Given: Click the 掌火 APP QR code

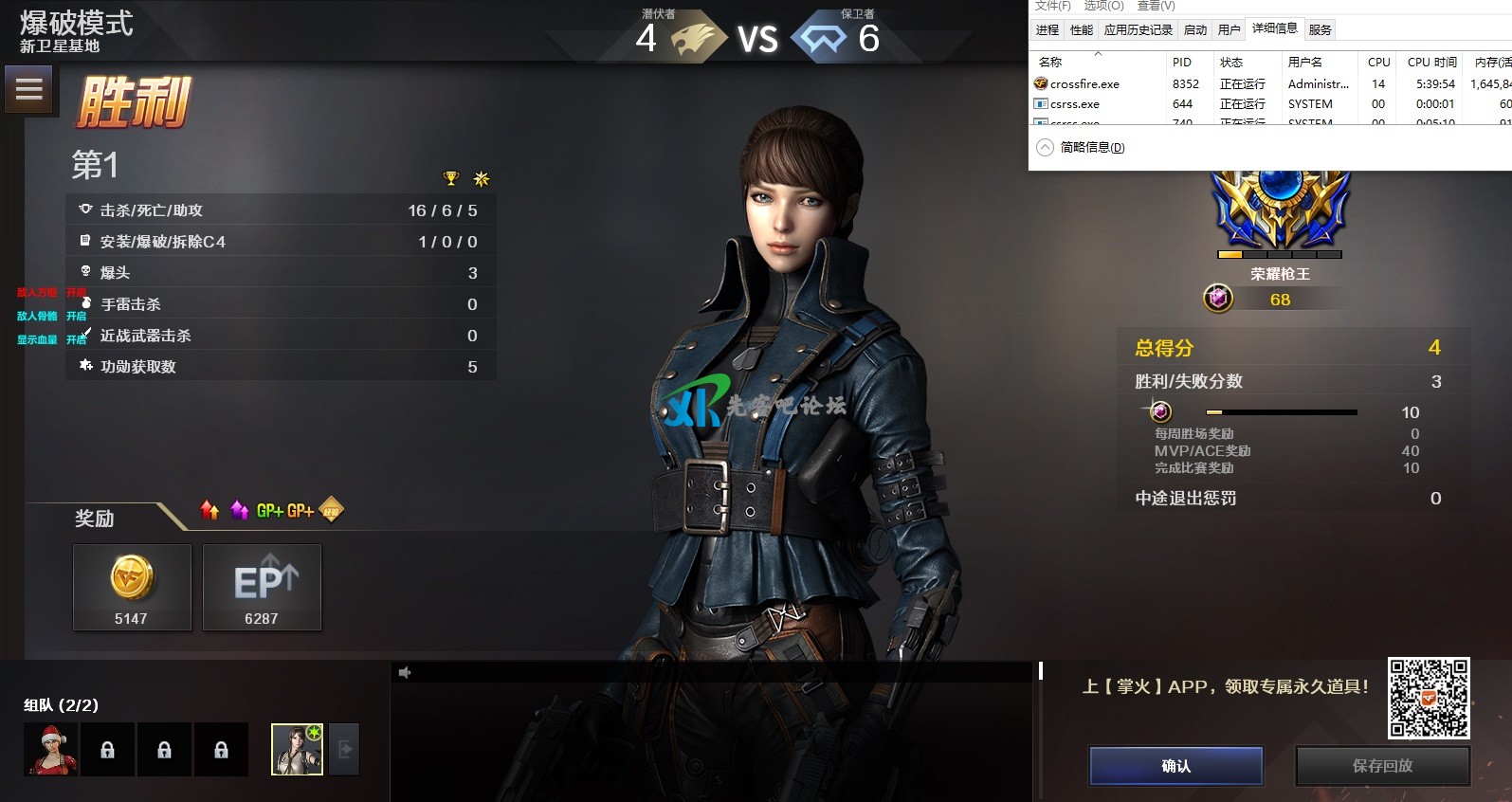Looking at the screenshot, I should (1429, 698).
